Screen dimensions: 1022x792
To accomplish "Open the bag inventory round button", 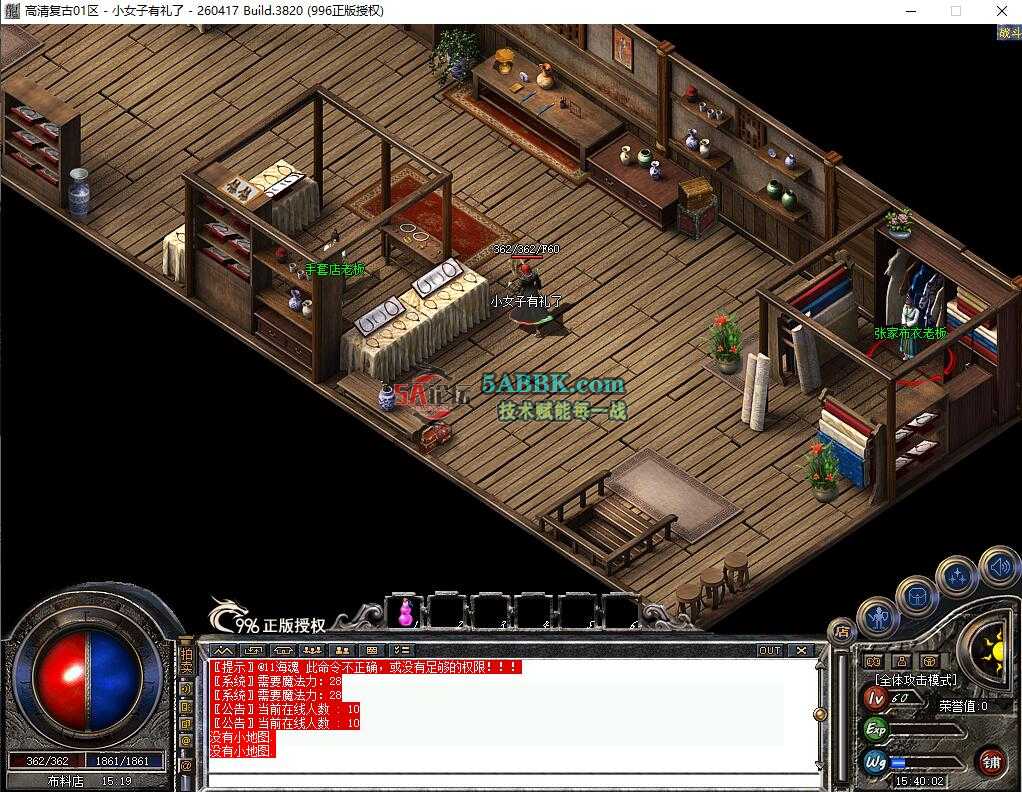I will tap(917, 596).
